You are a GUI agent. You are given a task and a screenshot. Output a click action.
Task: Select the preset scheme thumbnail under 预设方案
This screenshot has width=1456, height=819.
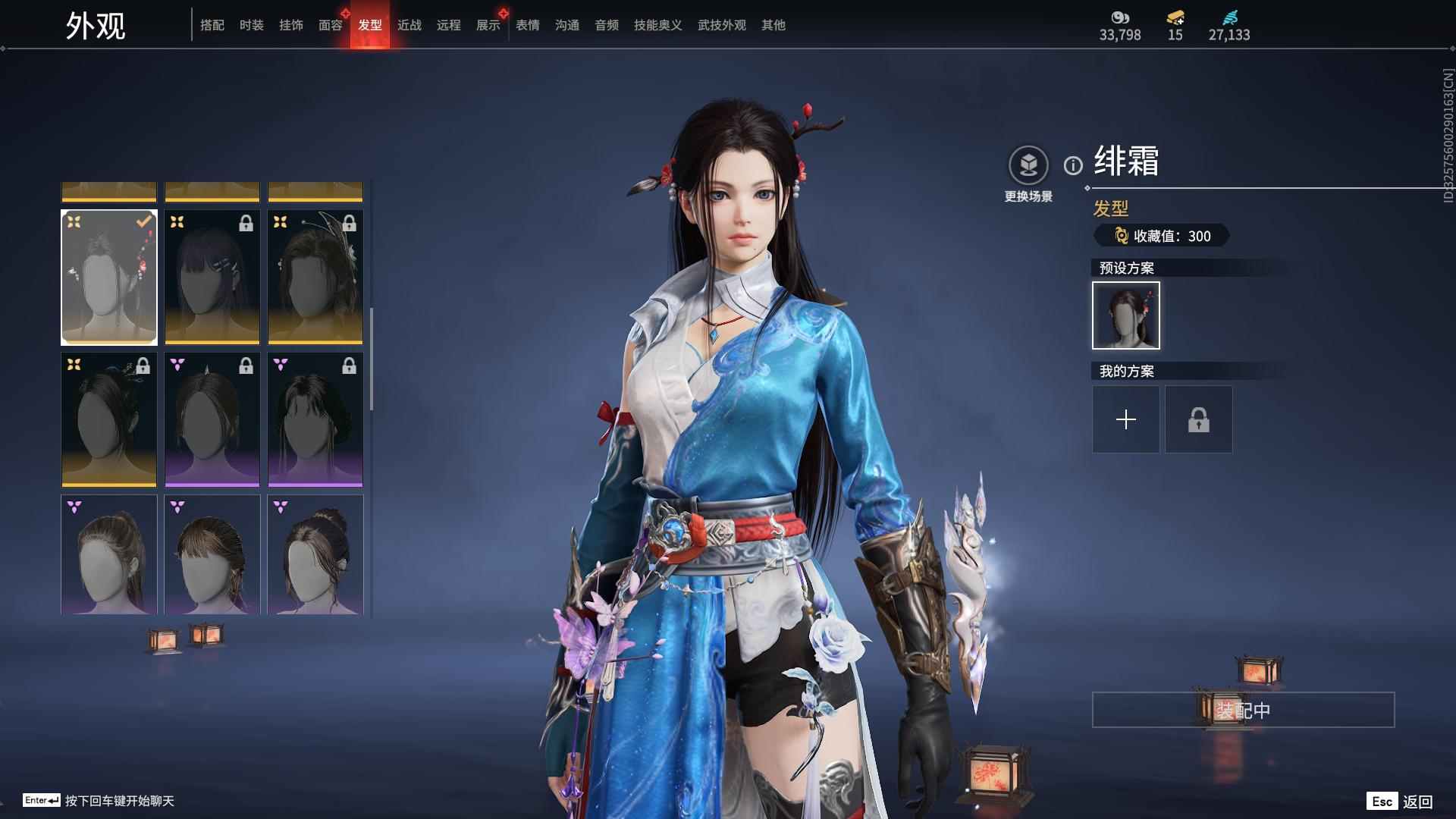(1125, 315)
